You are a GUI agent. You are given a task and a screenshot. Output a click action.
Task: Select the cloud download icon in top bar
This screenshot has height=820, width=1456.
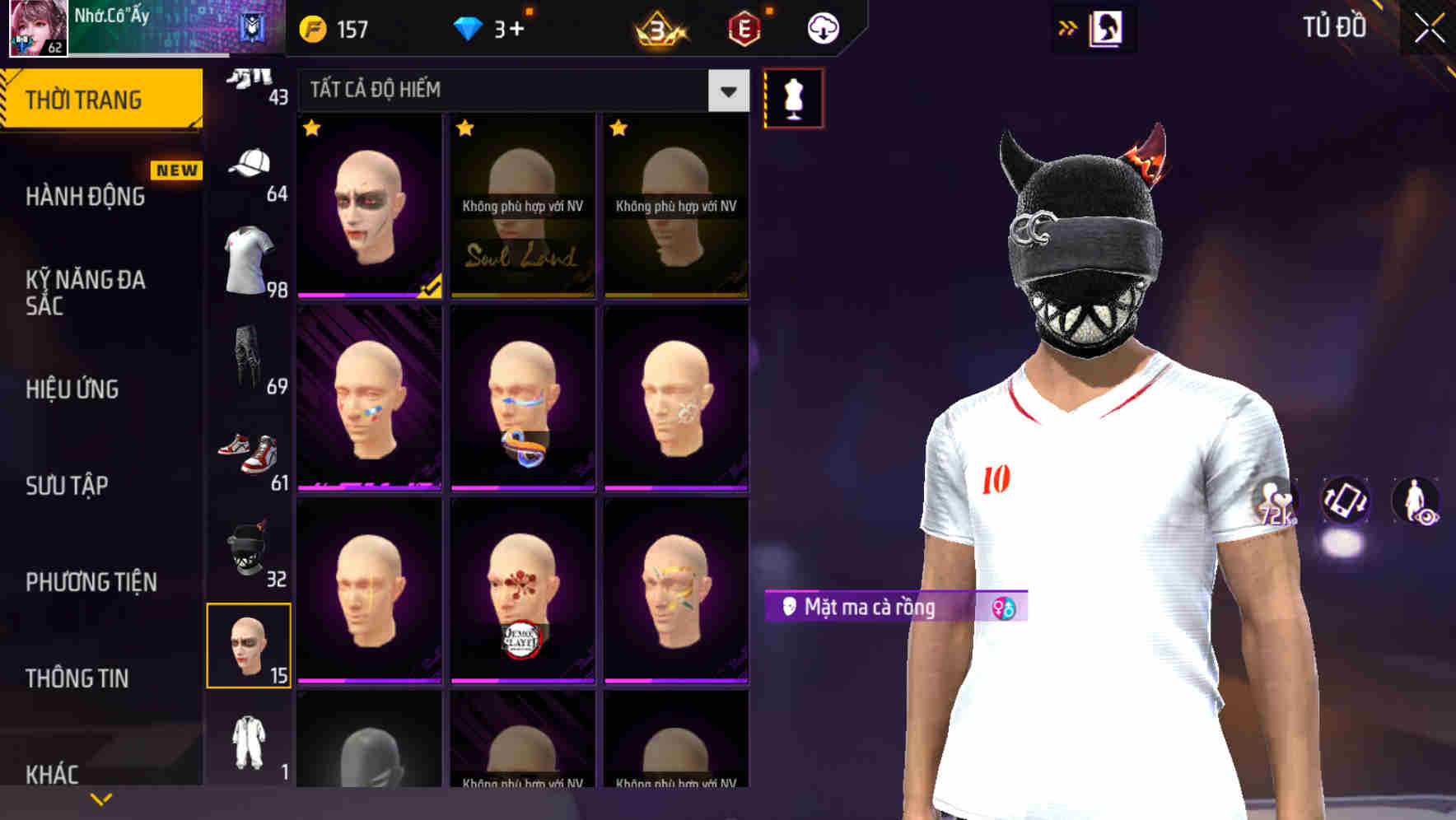click(x=821, y=27)
